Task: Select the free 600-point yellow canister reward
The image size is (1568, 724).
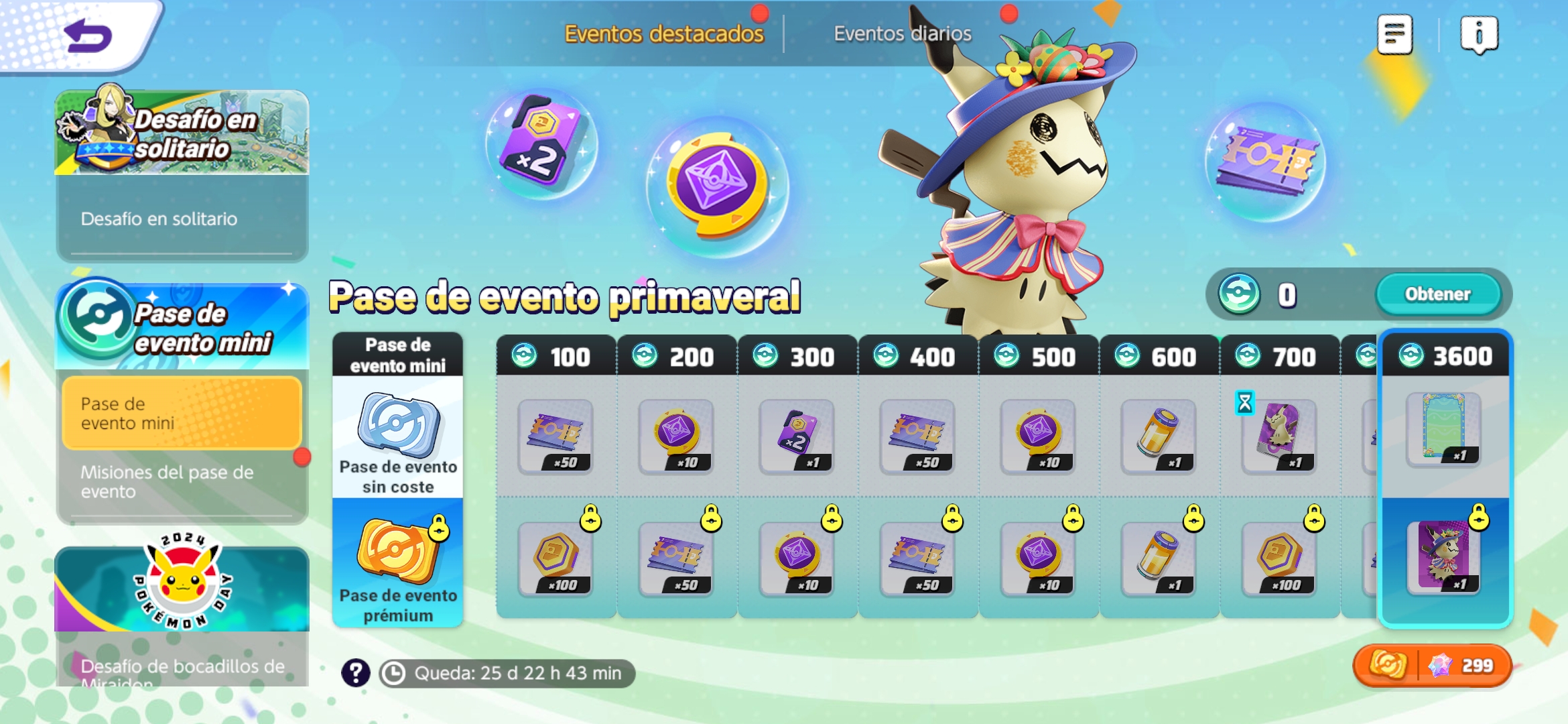Action: (1158, 436)
